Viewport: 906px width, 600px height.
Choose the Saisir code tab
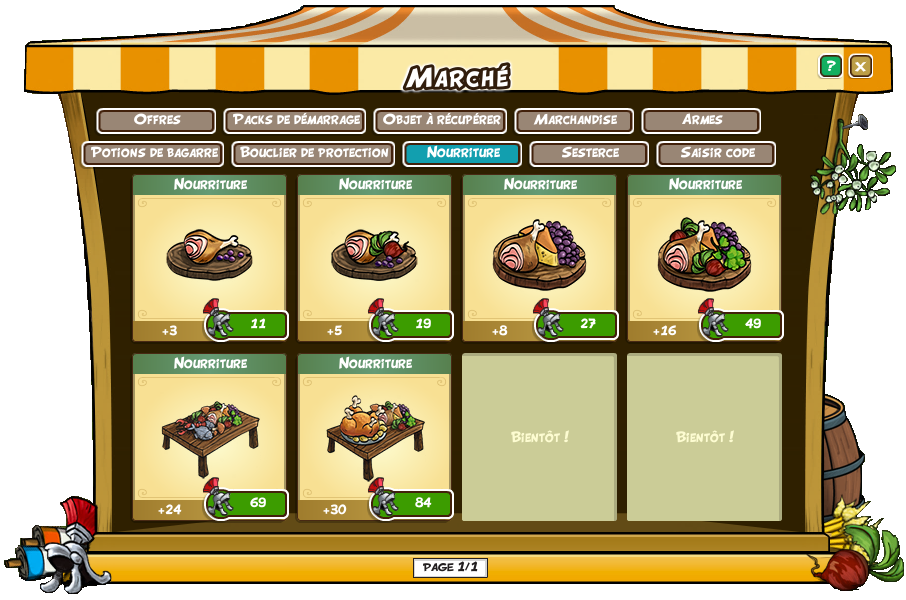point(716,153)
